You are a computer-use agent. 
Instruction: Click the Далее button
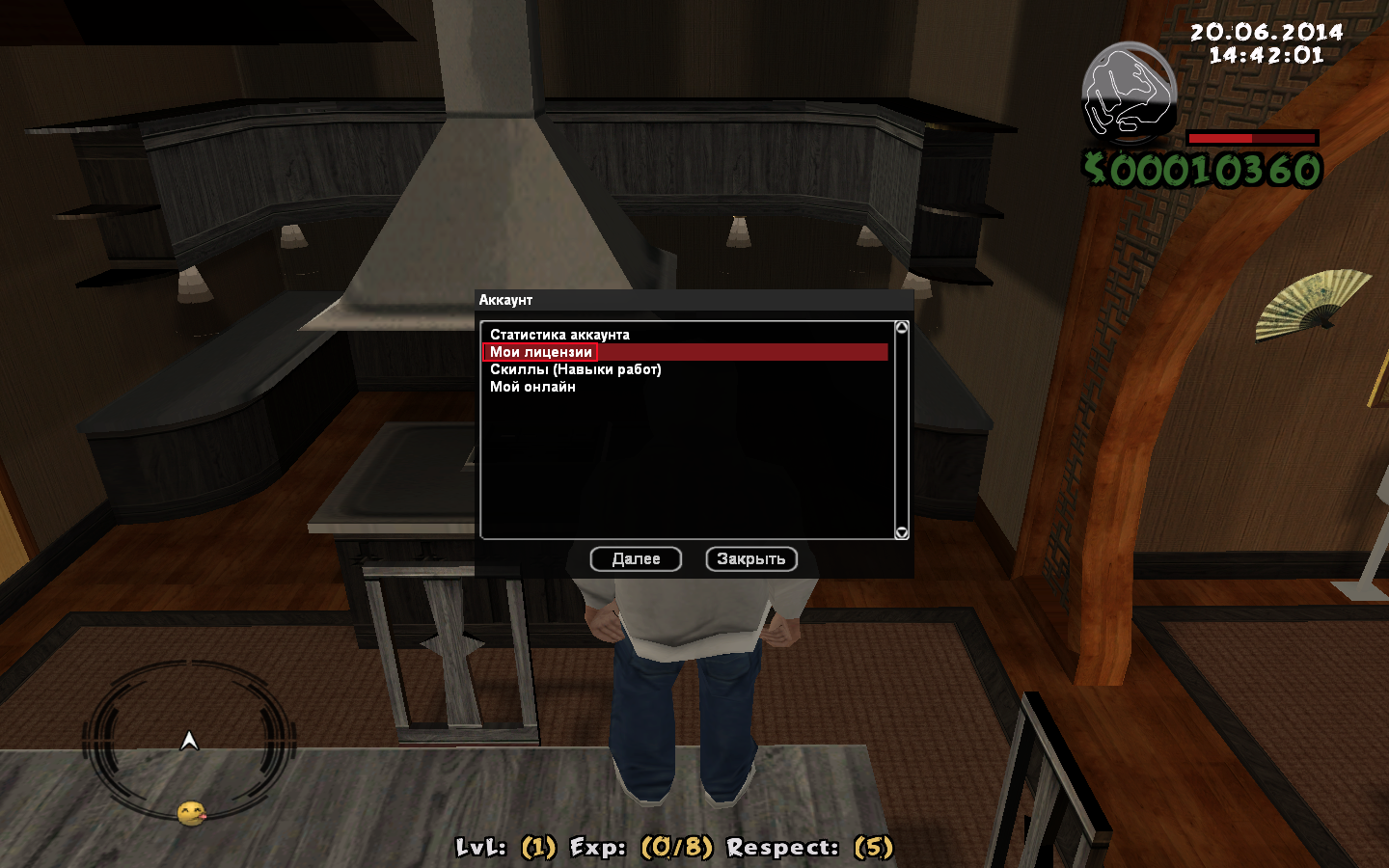tap(636, 559)
